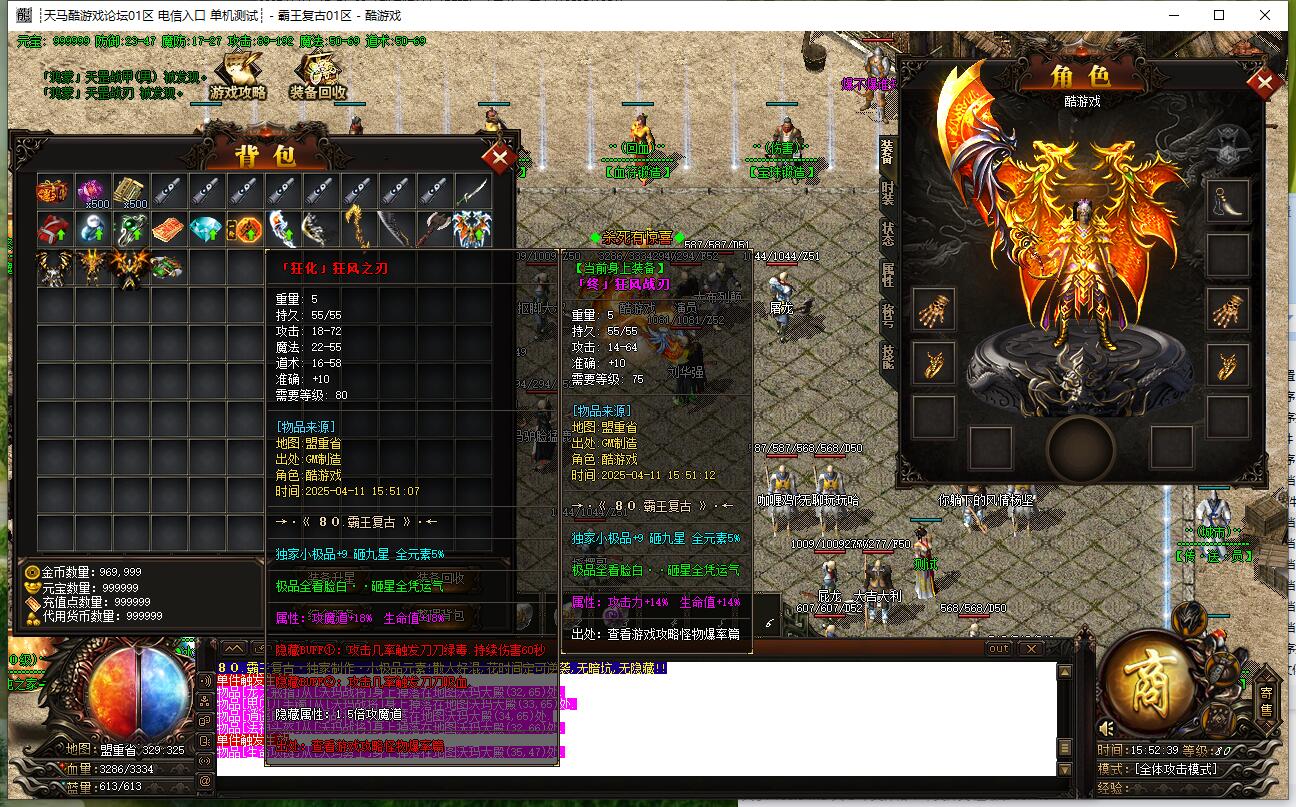Select the tooth necklace equipment slot
This screenshot has width=1296, height=807.
tap(1227, 201)
